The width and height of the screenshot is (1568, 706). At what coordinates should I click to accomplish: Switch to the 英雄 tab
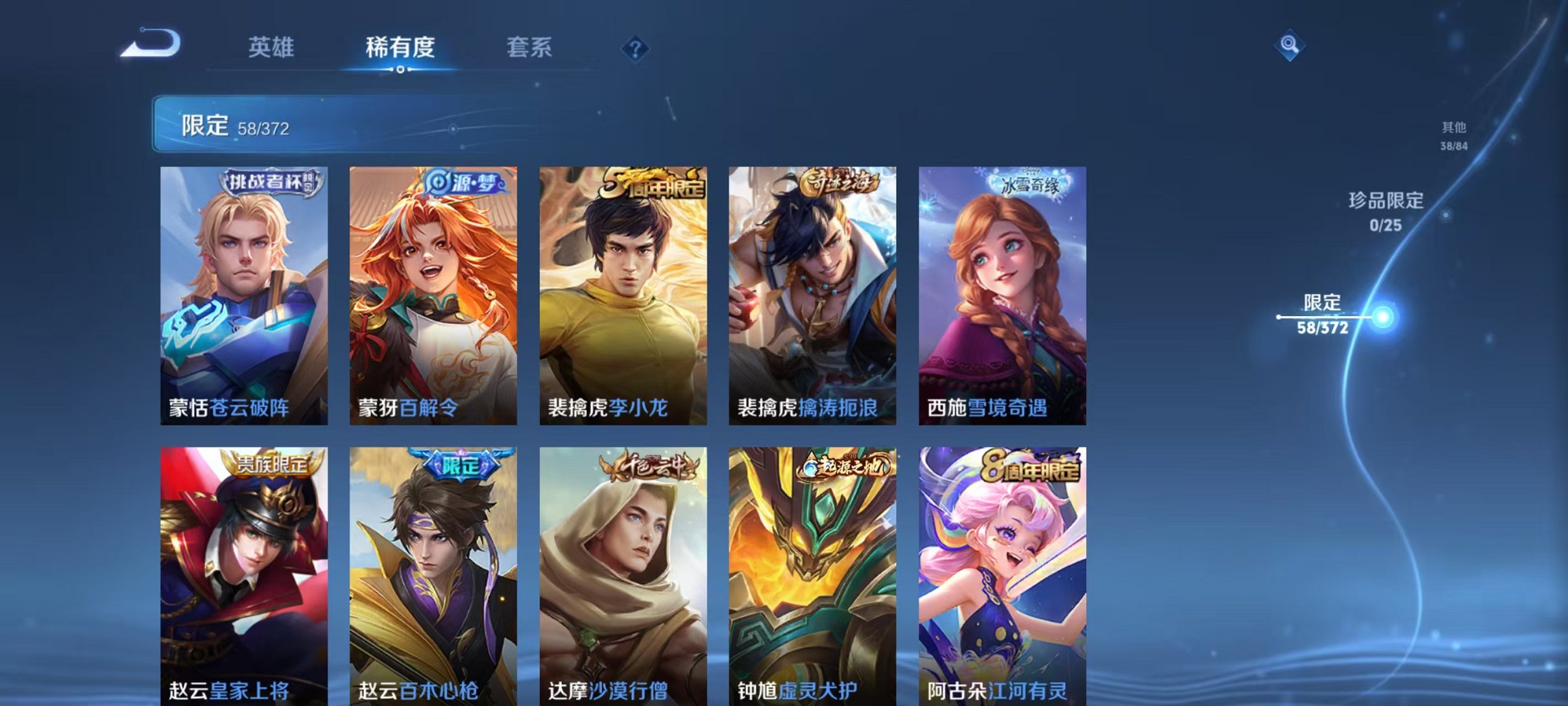click(x=272, y=48)
